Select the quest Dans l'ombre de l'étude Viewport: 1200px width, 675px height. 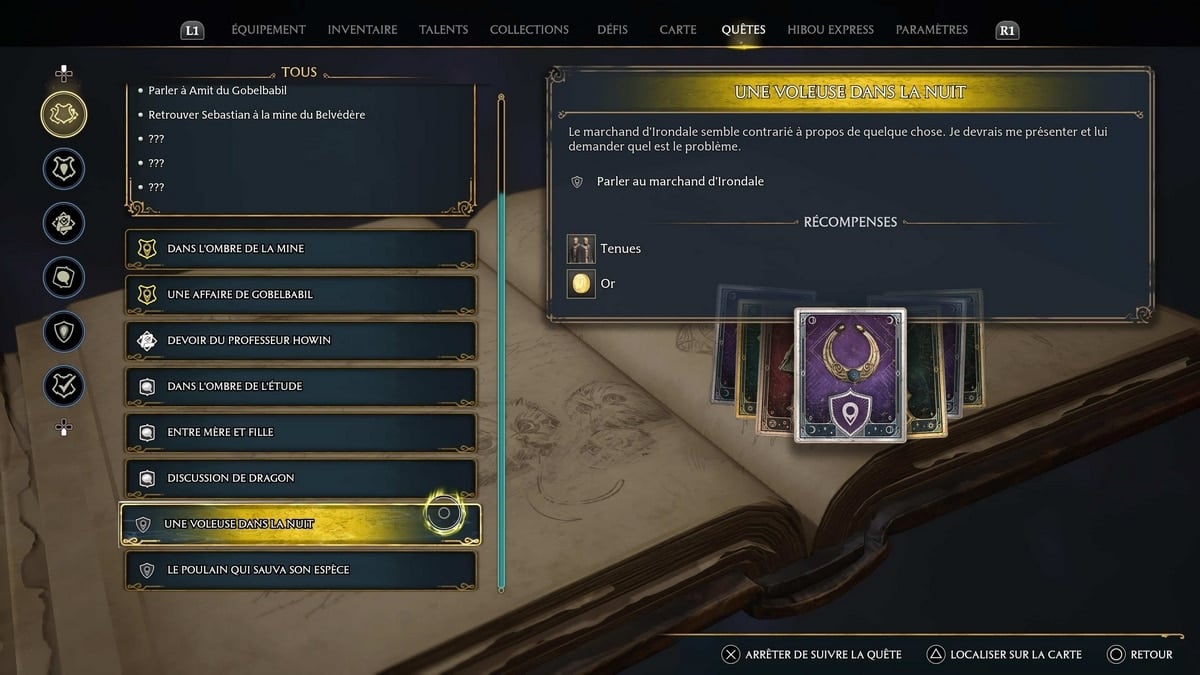(300, 387)
